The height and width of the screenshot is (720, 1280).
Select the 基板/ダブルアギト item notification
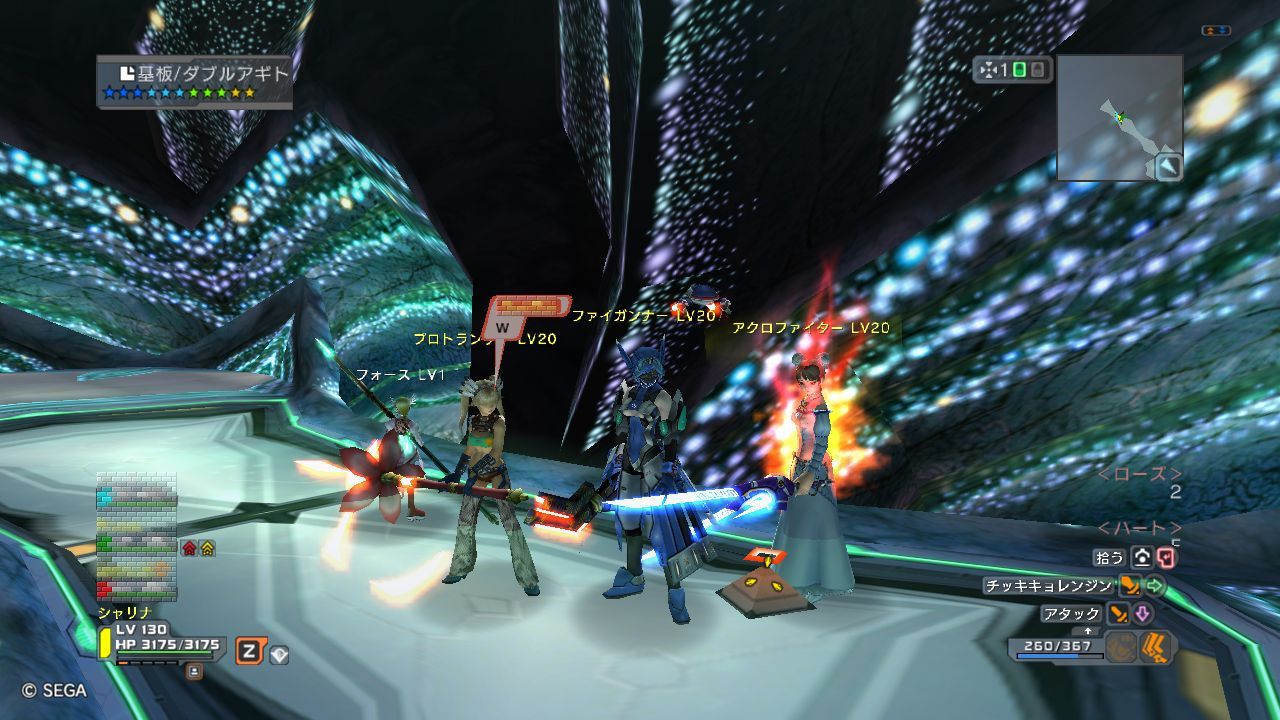tap(195, 81)
